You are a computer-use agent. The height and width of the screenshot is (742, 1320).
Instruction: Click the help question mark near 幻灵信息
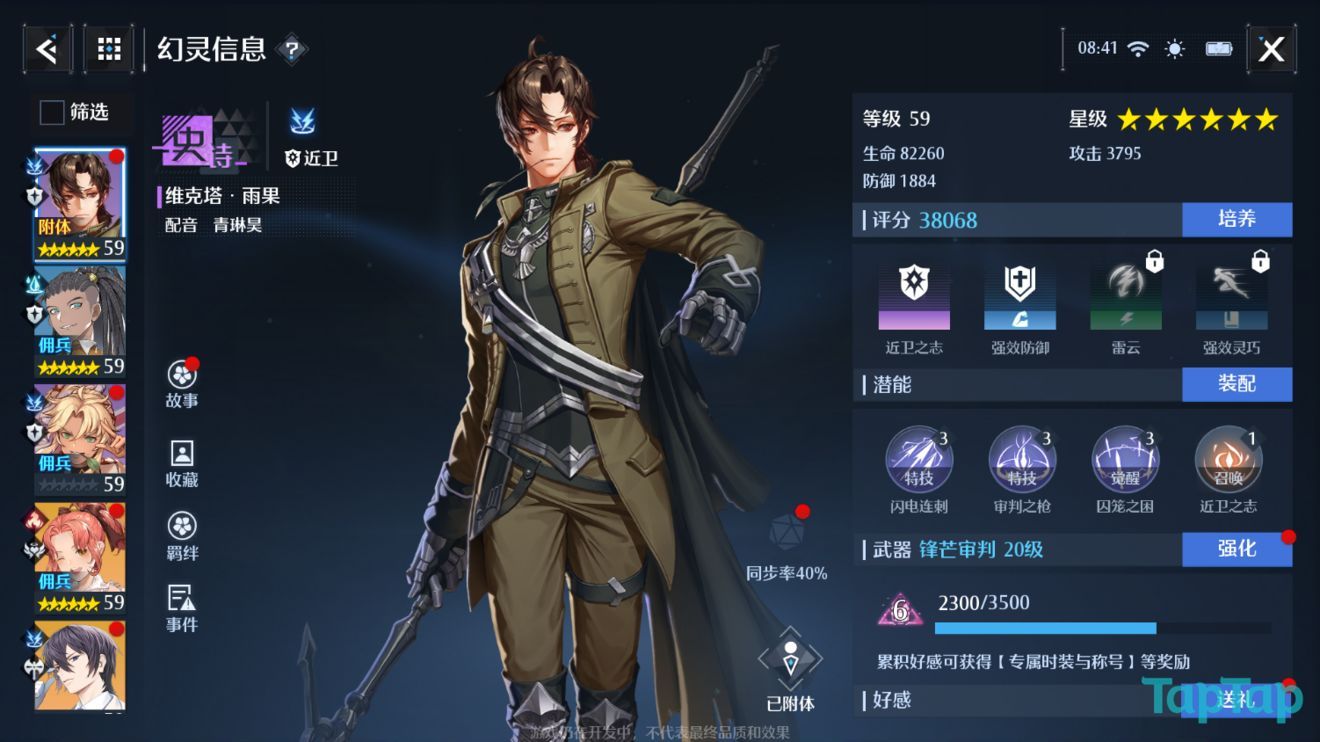291,48
